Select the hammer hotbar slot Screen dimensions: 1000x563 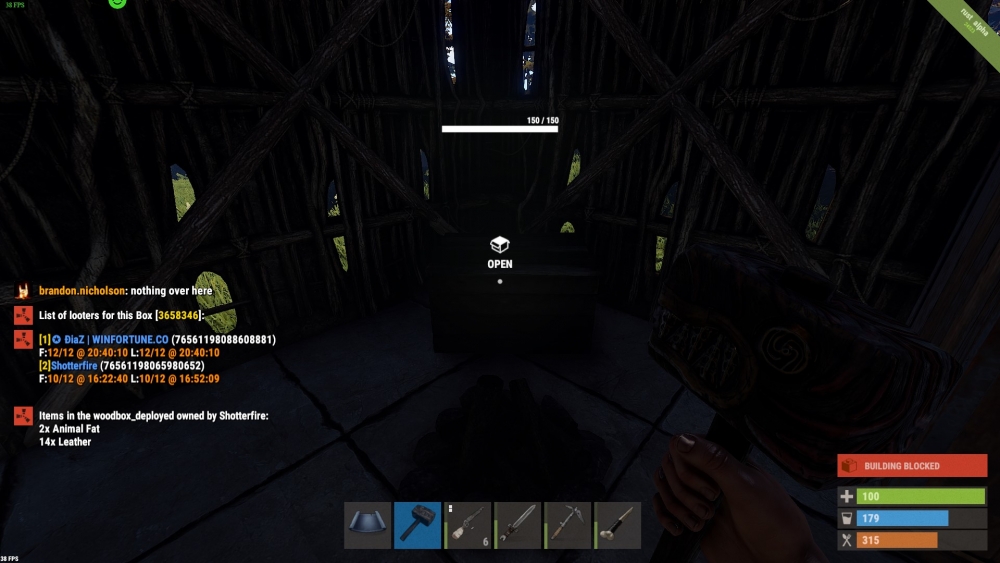(x=417, y=525)
